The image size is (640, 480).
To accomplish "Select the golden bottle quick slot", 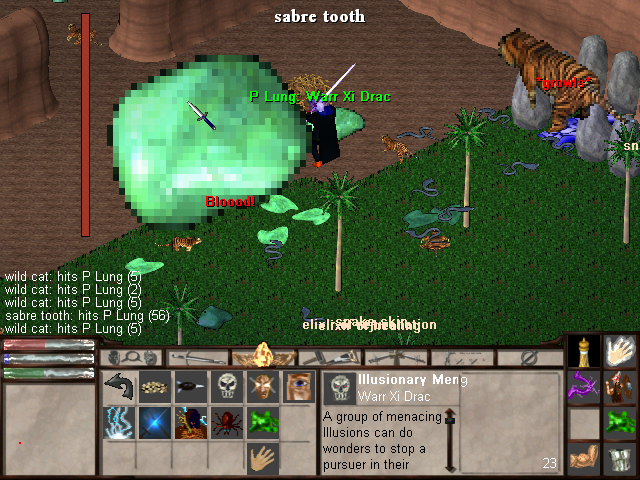I will pos(585,351).
